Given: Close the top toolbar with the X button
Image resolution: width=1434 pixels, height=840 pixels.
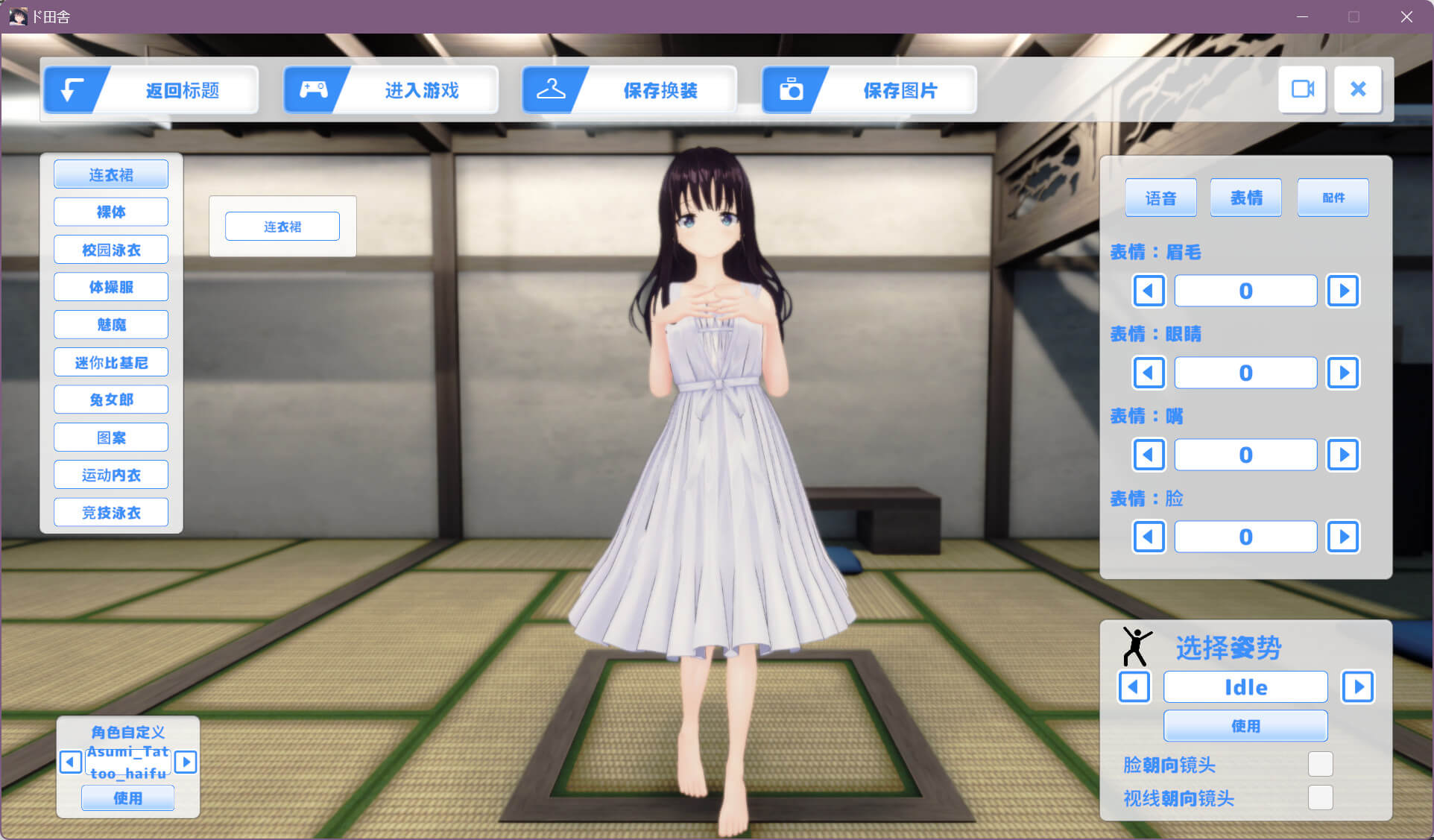Looking at the screenshot, I should pyautogui.click(x=1358, y=89).
